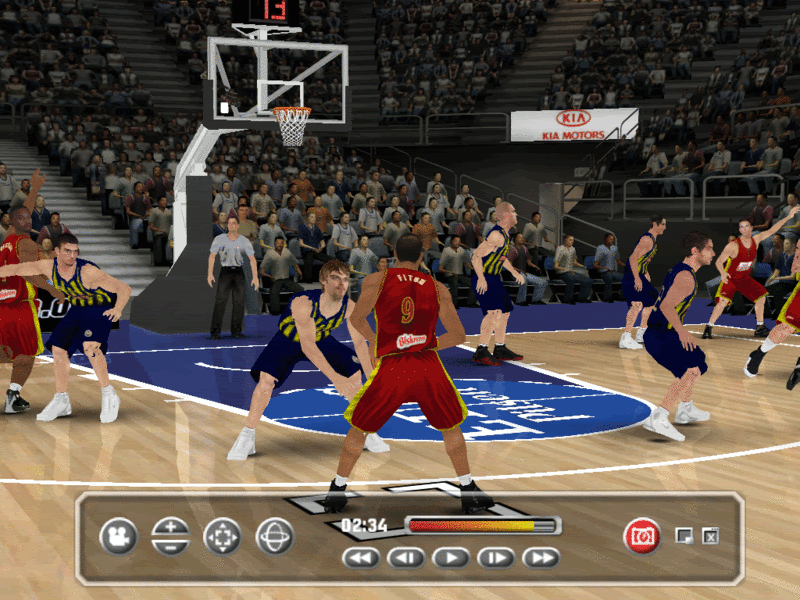Image resolution: width=800 pixels, height=600 pixels.
Task: Play the instant replay
Action: point(450,558)
